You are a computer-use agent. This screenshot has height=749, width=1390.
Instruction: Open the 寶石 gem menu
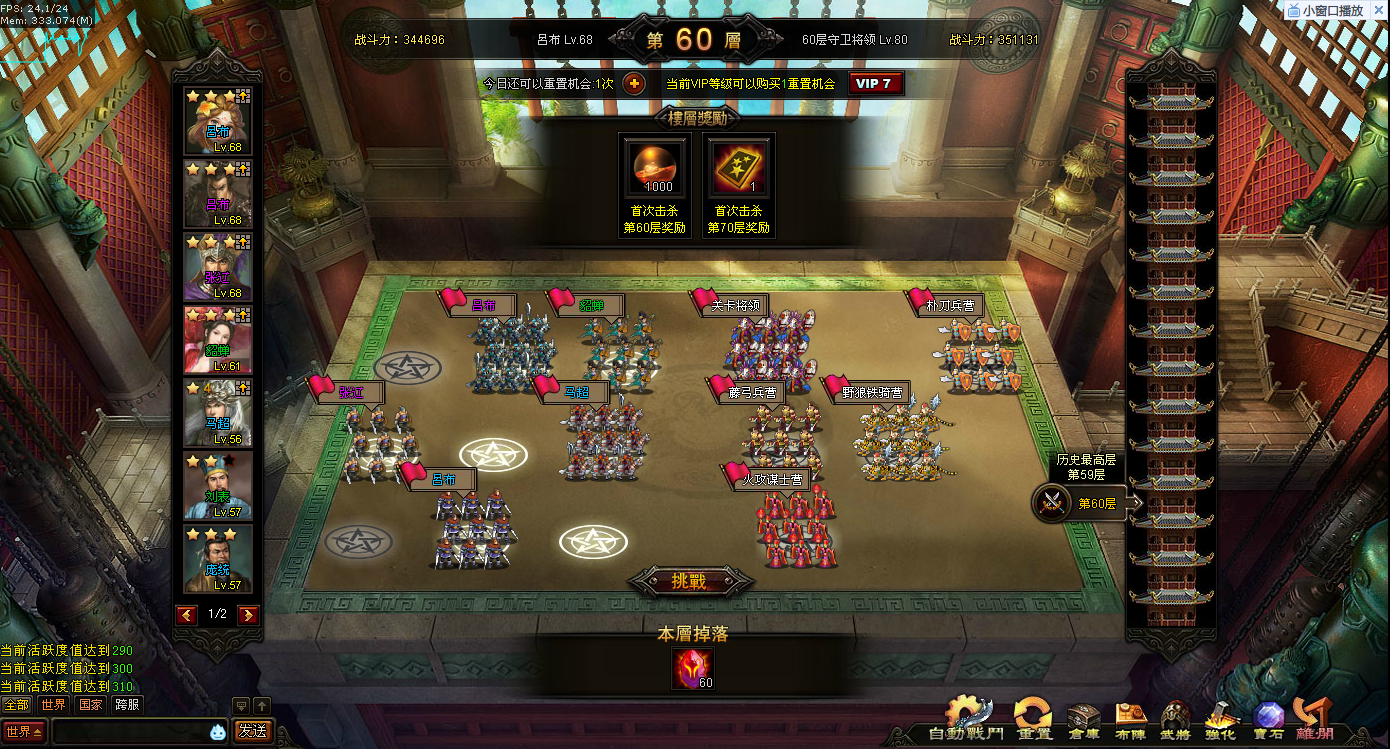pos(1269,720)
